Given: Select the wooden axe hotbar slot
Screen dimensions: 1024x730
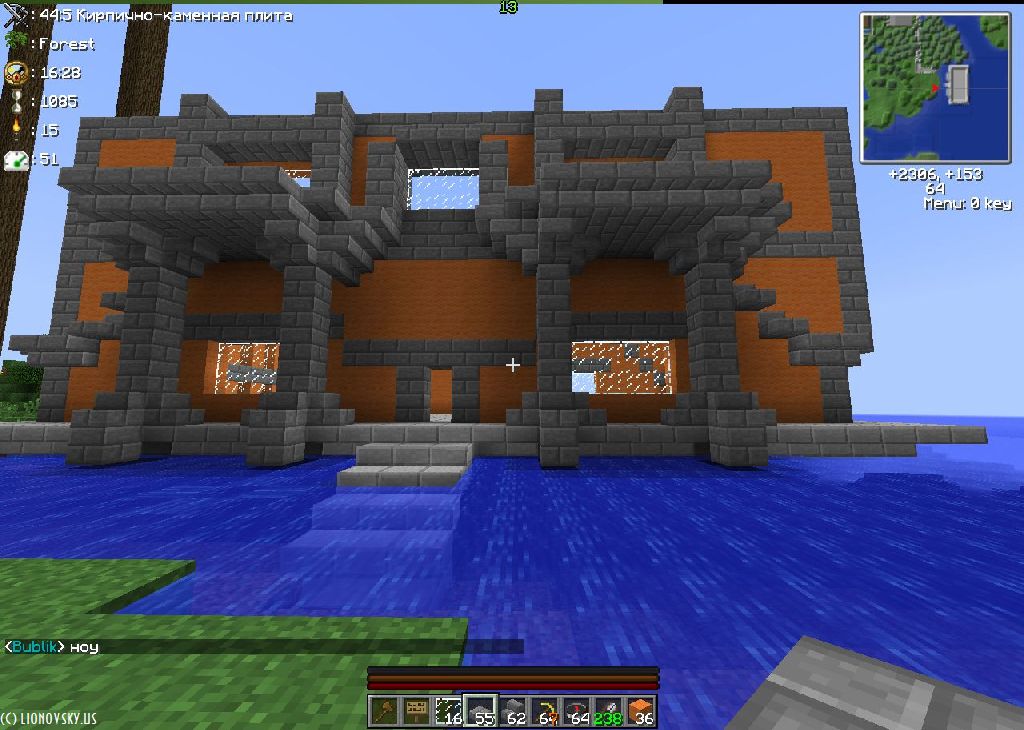Looking at the screenshot, I should [385, 711].
